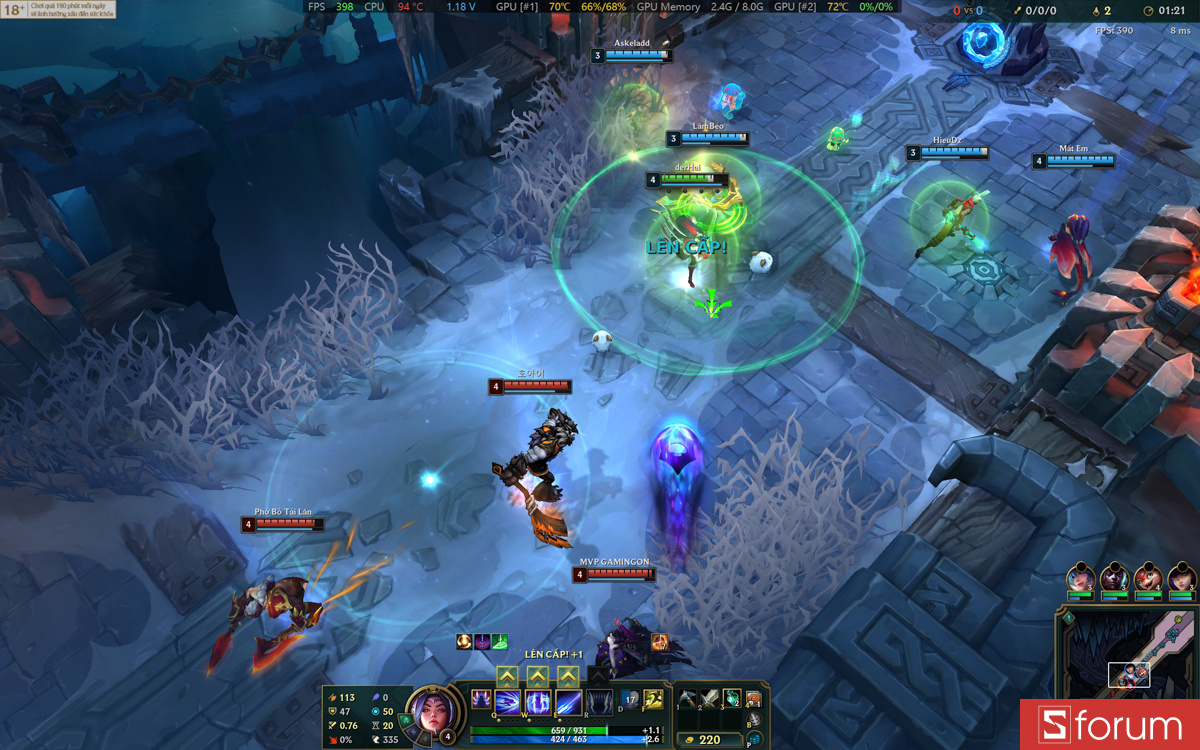The image size is (1200, 750).
Task: Level up the W ability with its arrow
Action: coord(538,677)
